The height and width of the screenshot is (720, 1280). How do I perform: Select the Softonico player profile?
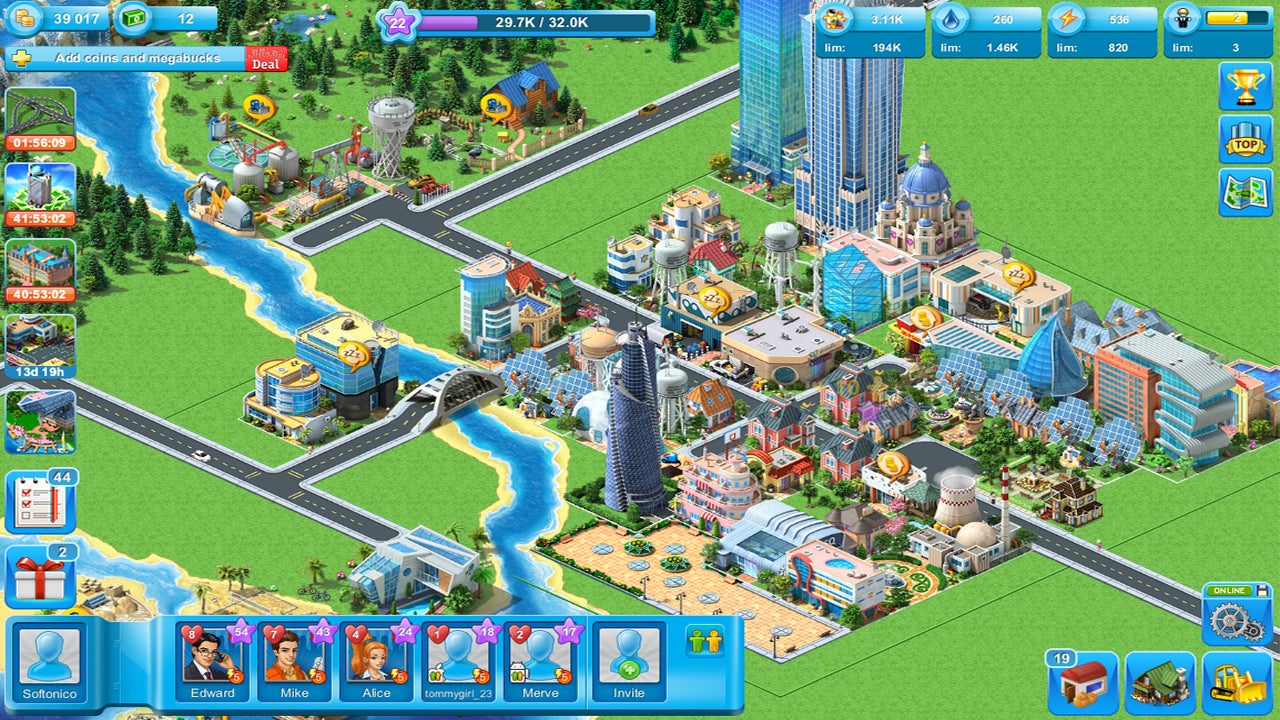[49, 661]
